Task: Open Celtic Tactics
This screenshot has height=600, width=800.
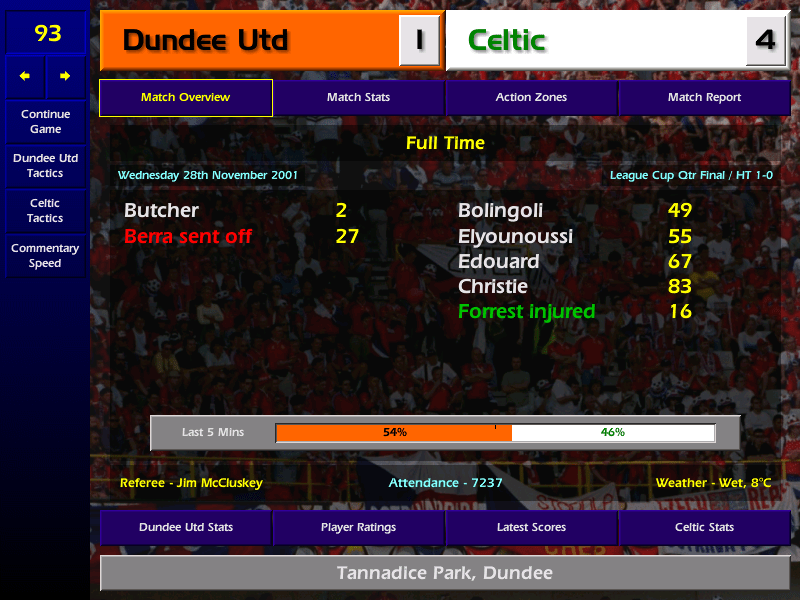Action: click(x=45, y=211)
